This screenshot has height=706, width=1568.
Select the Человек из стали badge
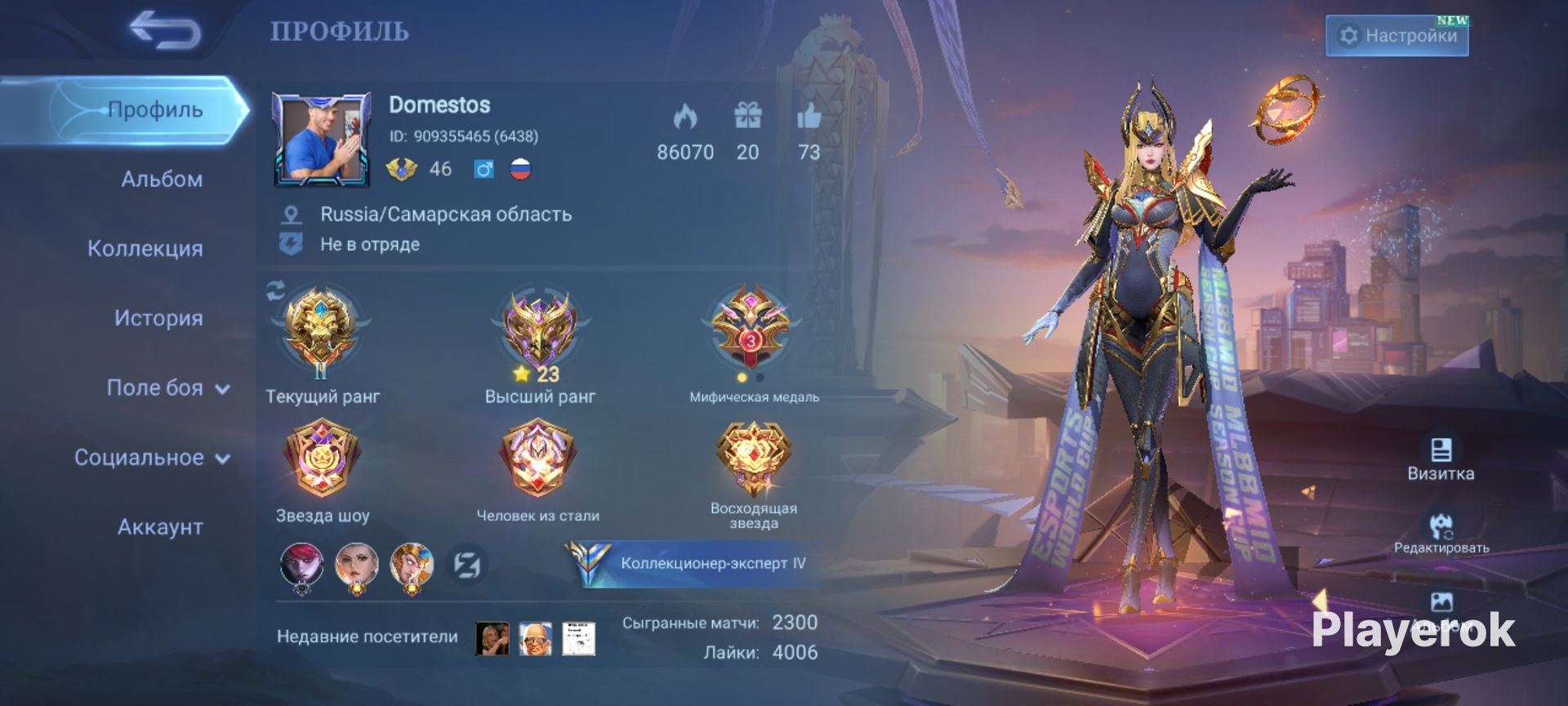[x=538, y=458]
